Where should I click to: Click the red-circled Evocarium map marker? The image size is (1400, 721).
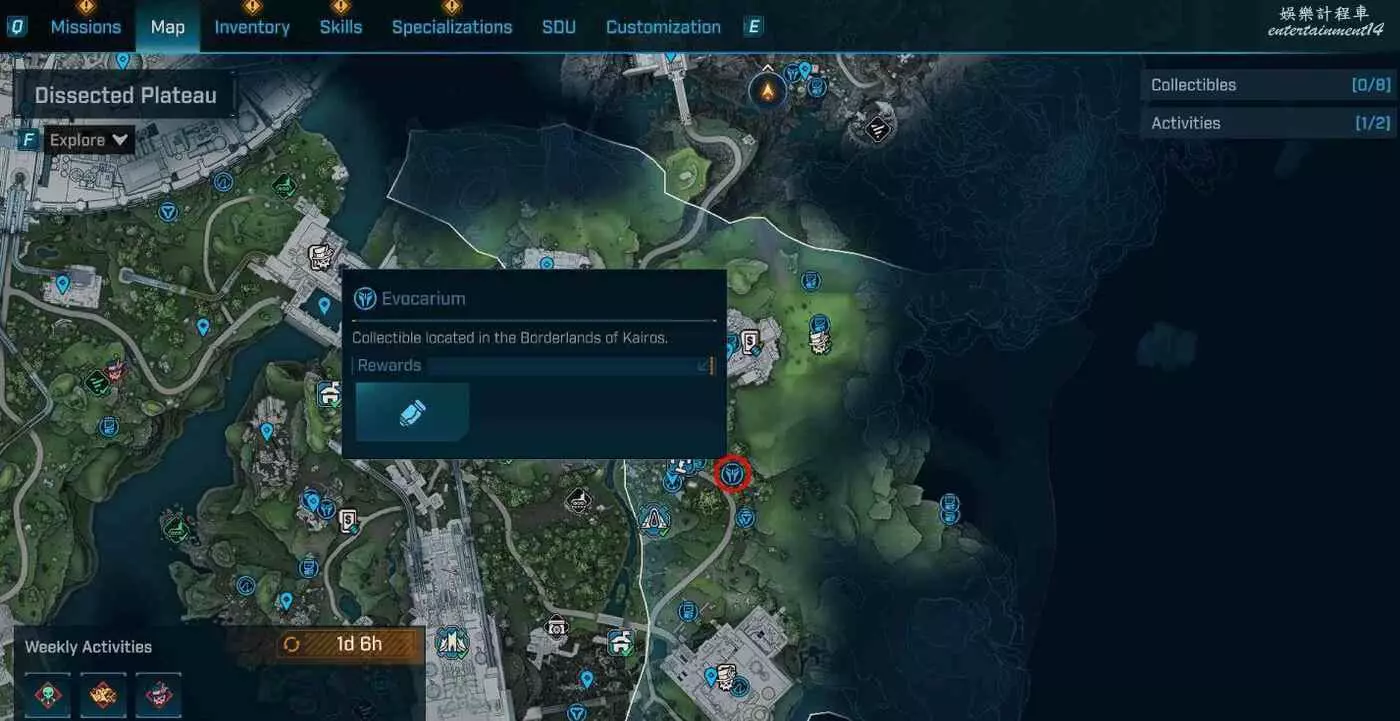[733, 475]
